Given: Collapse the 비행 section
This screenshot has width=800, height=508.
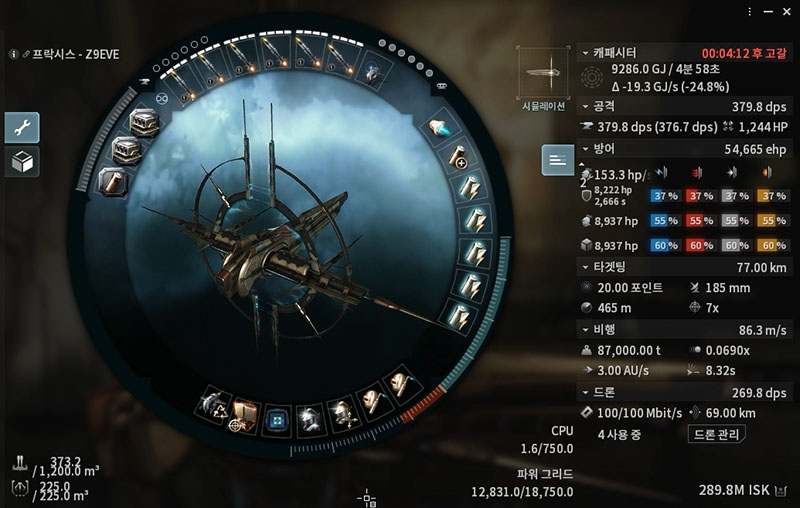Looking at the screenshot, I should point(585,327).
